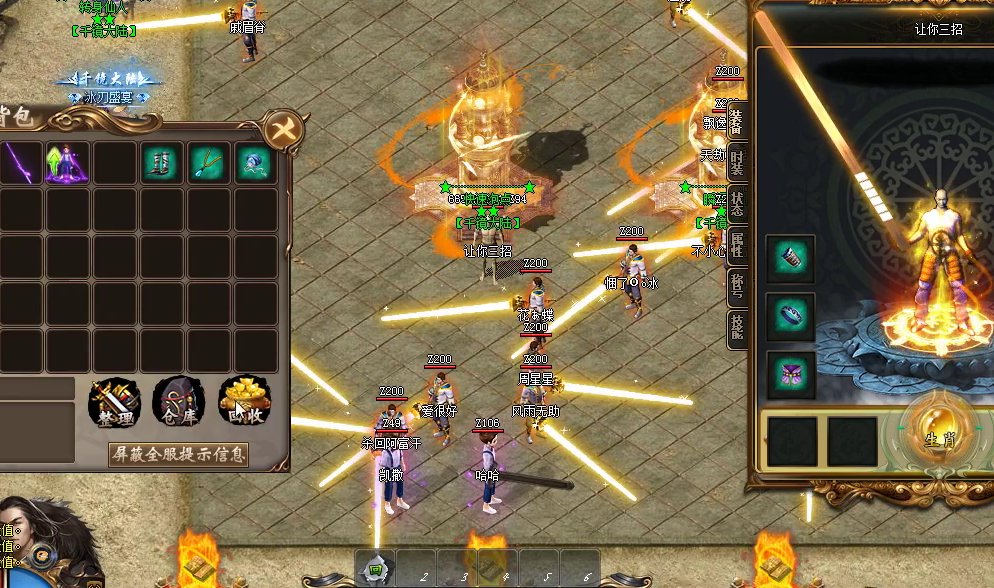Select the purple sword in the backpack
The height and width of the screenshot is (588, 994).
19,163
